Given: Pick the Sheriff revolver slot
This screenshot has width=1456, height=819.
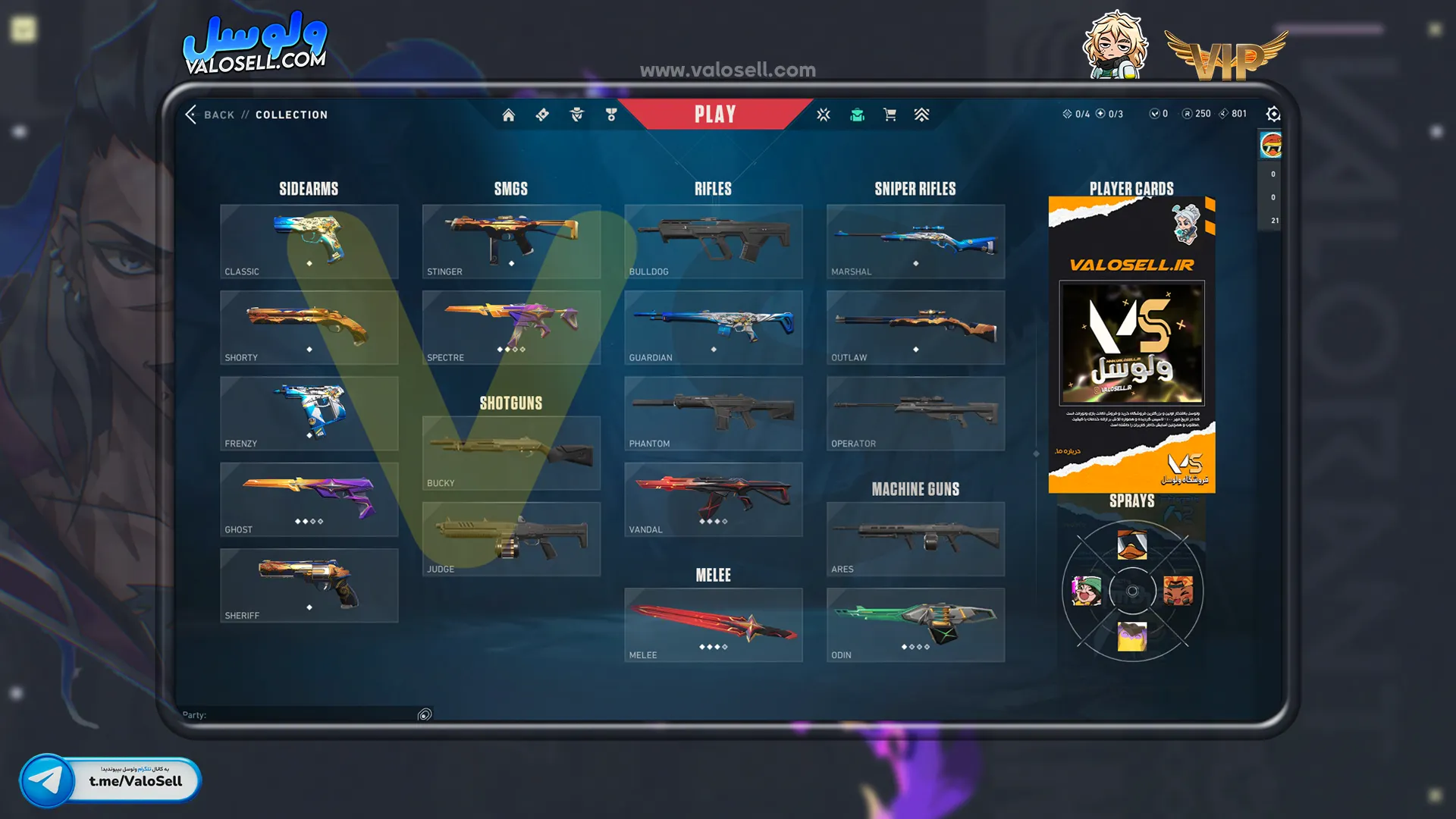Looking at the screenshot, I should (x=309, y=585).
